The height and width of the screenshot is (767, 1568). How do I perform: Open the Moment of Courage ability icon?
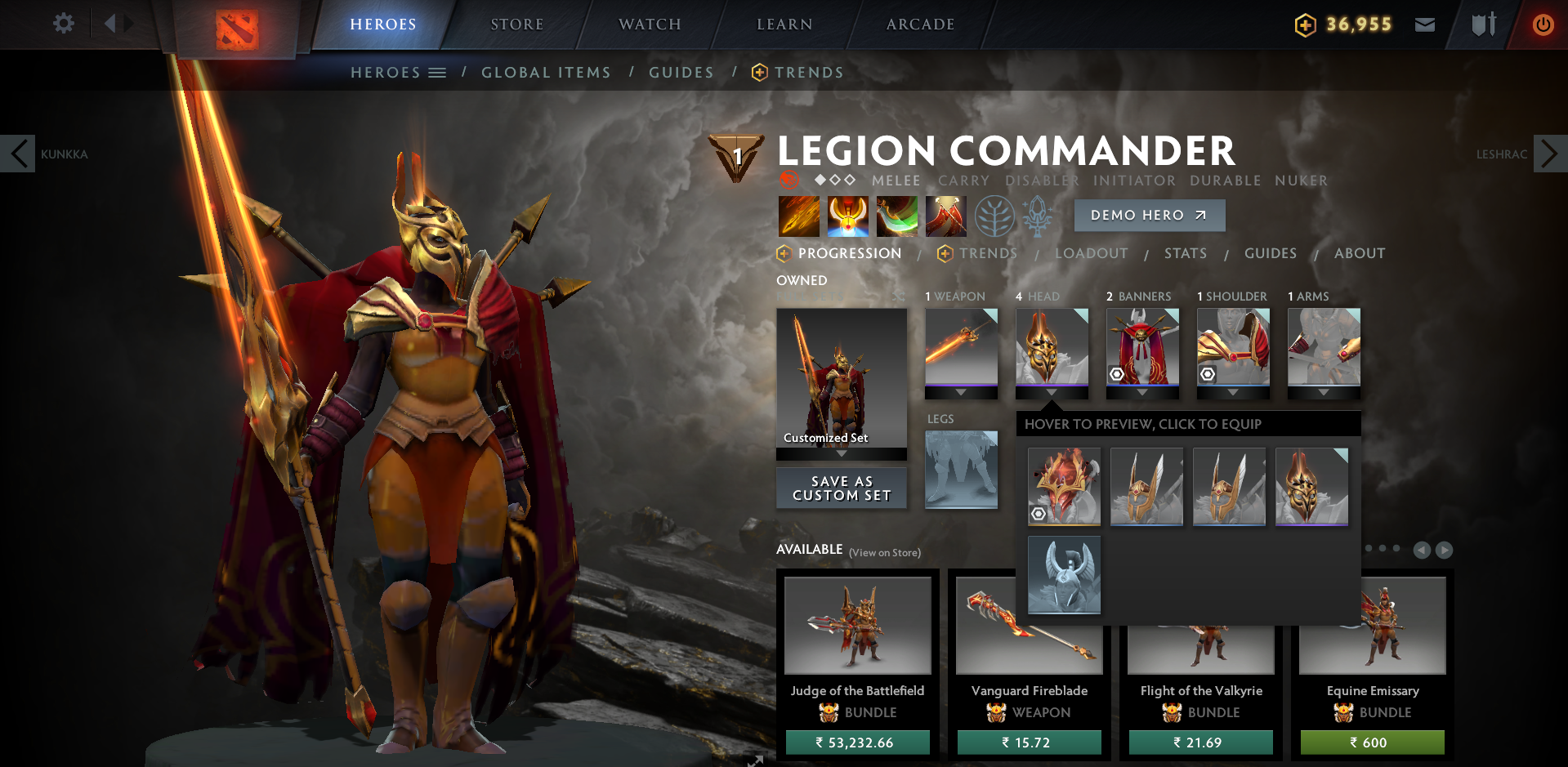coord(897,216)
